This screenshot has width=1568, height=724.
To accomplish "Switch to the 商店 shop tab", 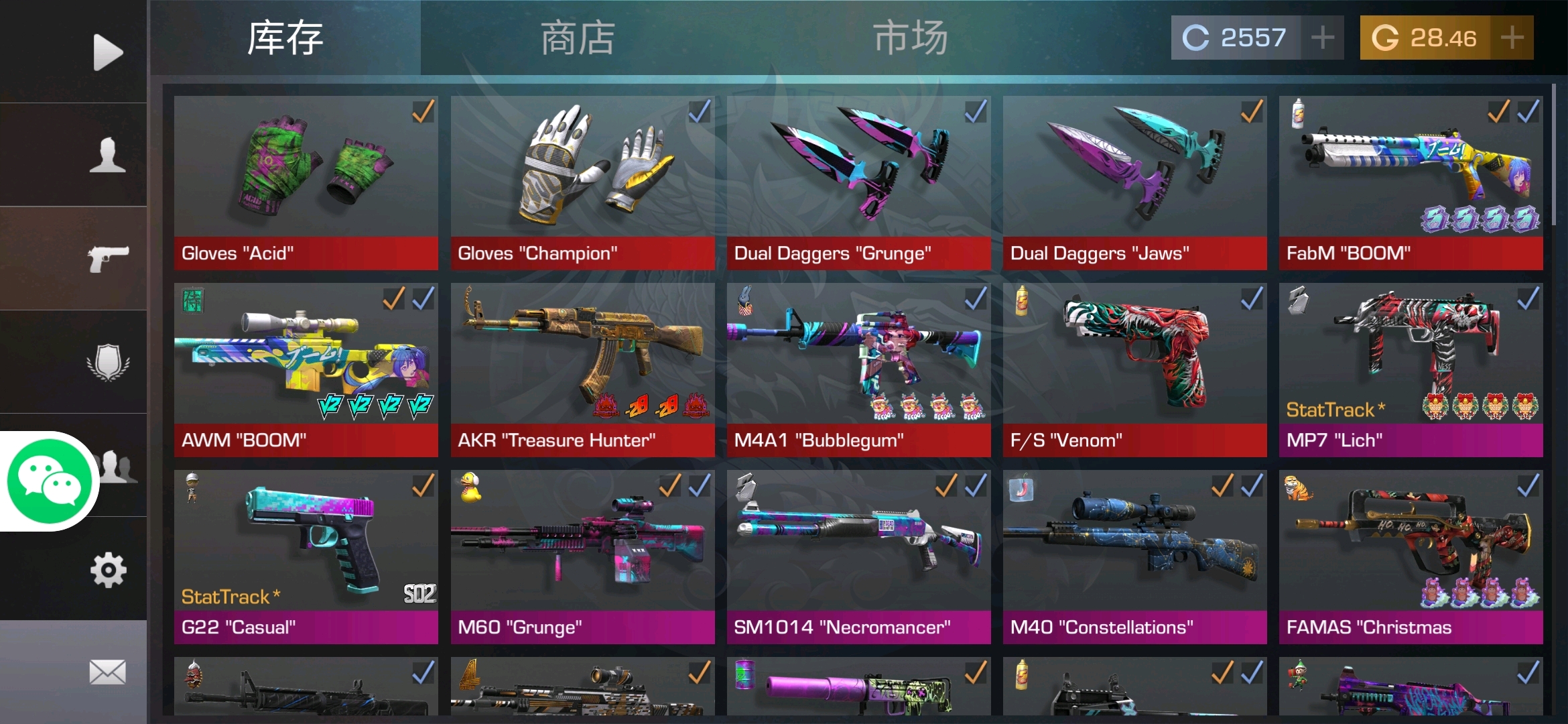I will pos(578,38).
